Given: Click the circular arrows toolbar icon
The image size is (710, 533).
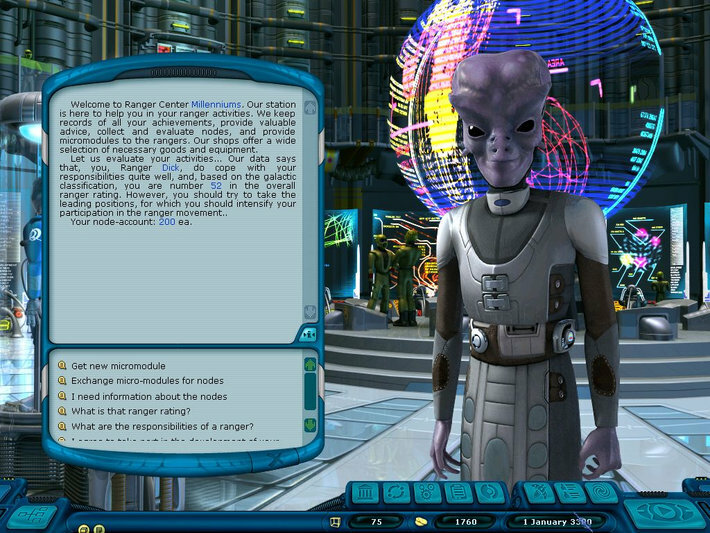Looking at the screenshot, I should click(x=398, y=493).
